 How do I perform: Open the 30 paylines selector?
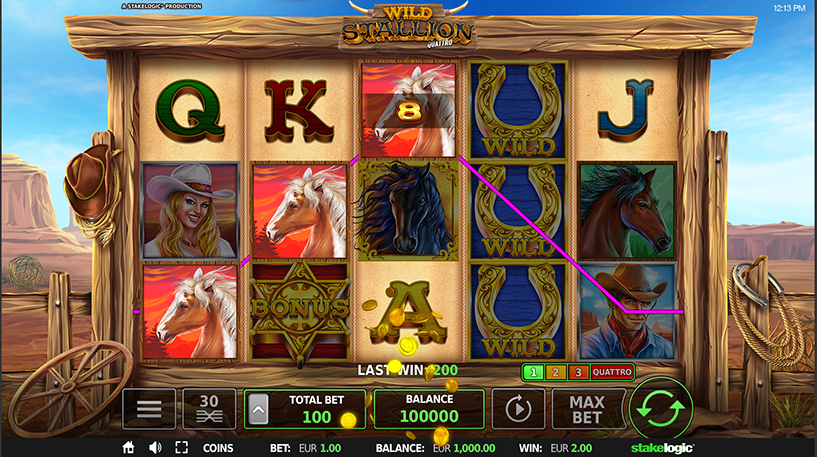[209, 409]
